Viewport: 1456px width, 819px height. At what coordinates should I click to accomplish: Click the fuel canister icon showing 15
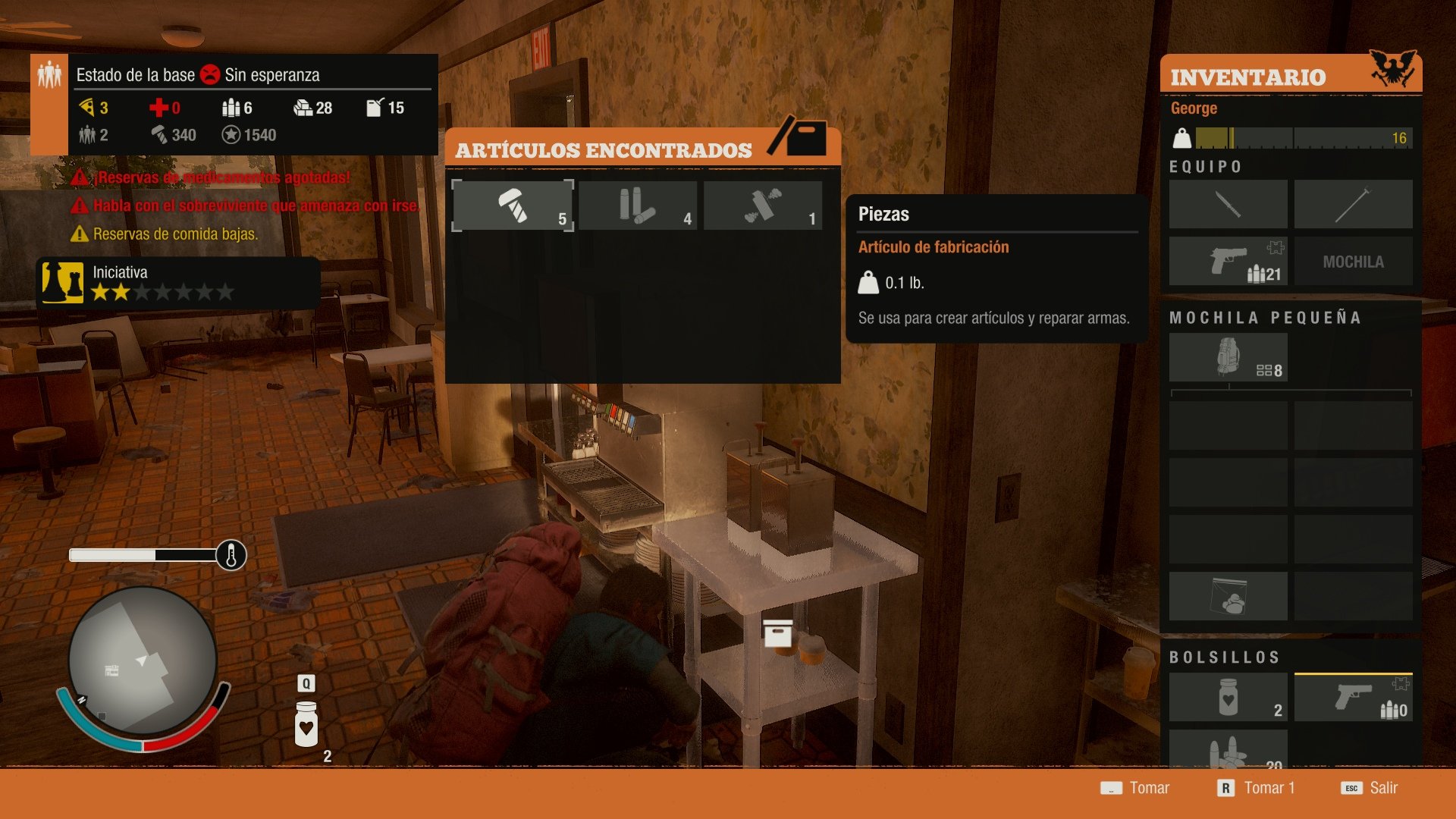[x=377, y=108]
